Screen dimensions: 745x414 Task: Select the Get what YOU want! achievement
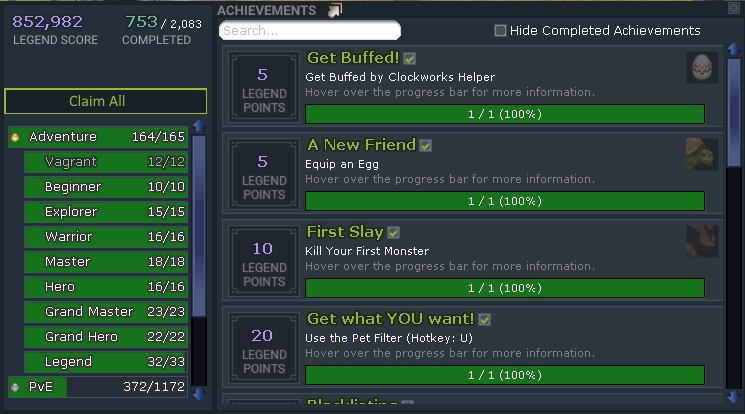click(x=390, y=319)
